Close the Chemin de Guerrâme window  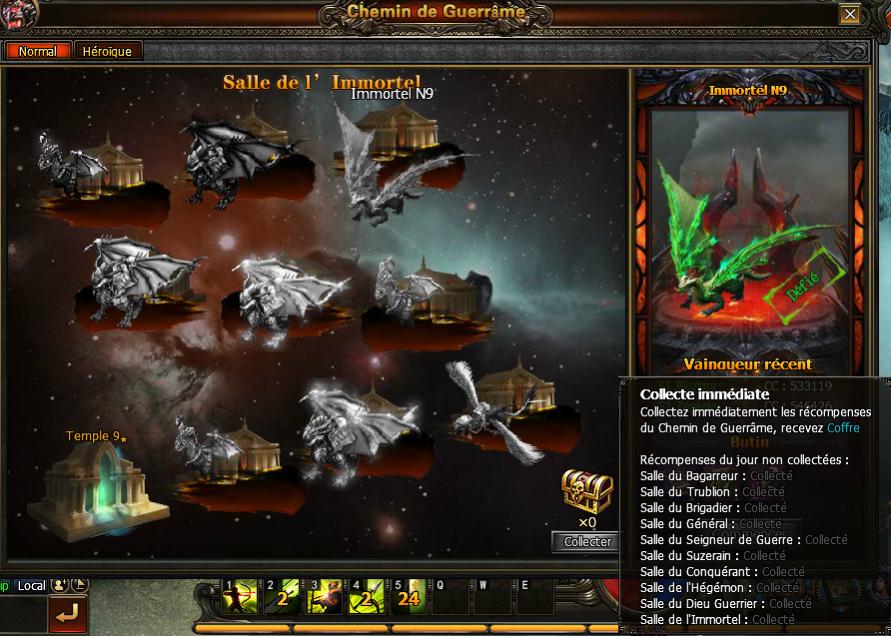(849, 14)
